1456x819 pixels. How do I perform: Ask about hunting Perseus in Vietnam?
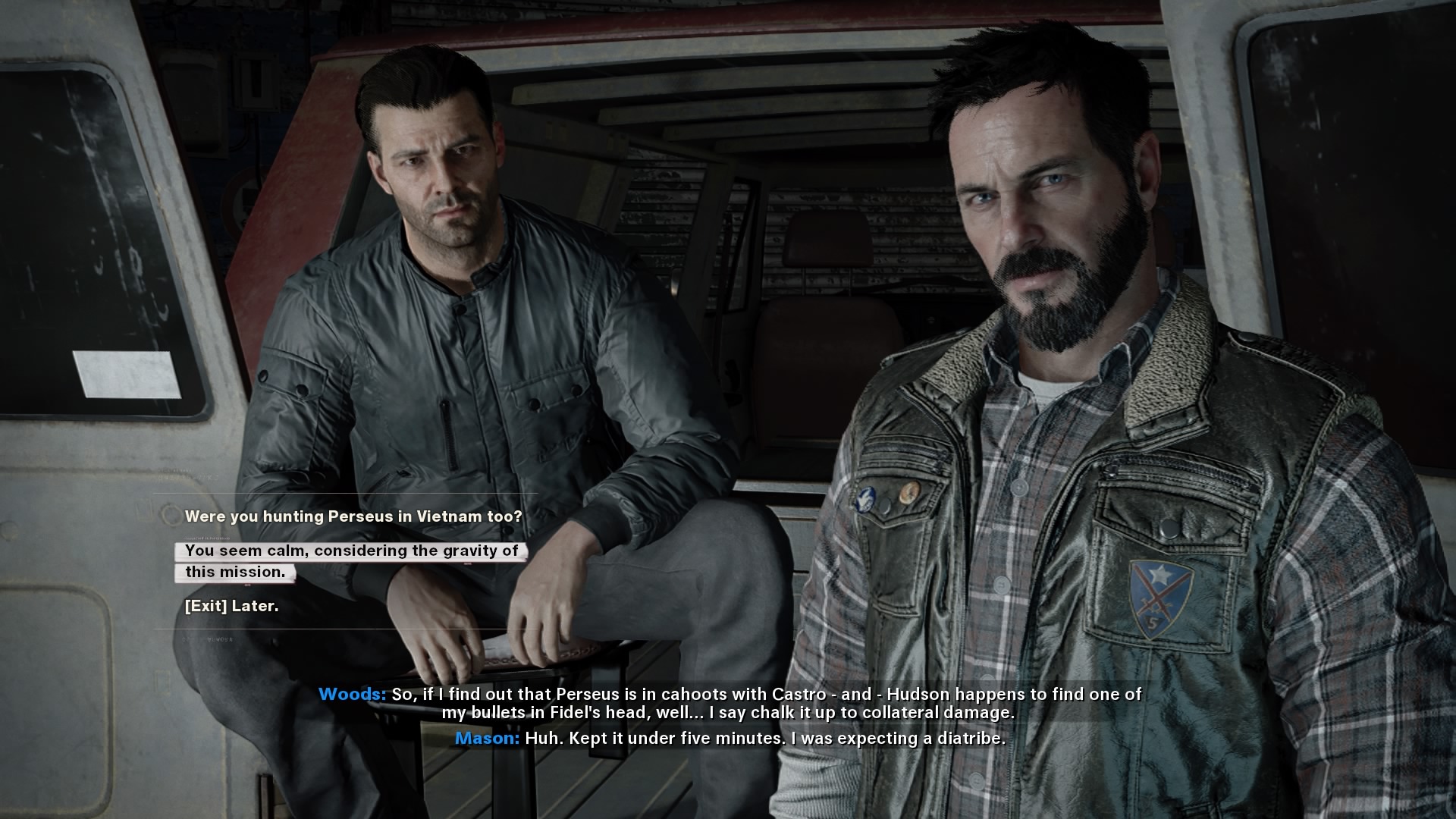click(x=353, y=516)
